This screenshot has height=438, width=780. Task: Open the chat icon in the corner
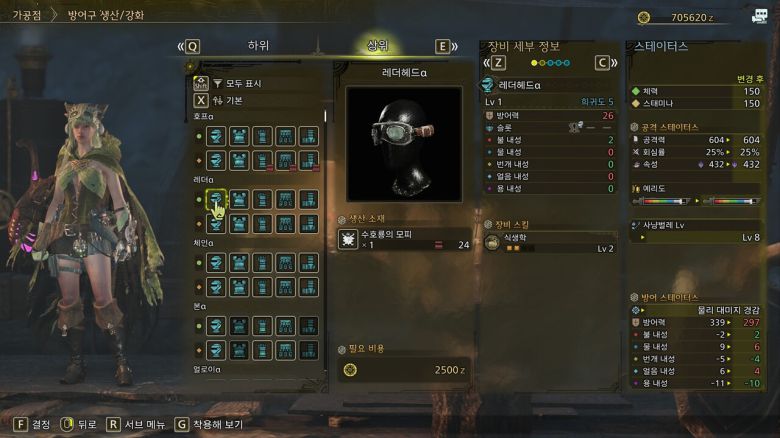(760, 13)
